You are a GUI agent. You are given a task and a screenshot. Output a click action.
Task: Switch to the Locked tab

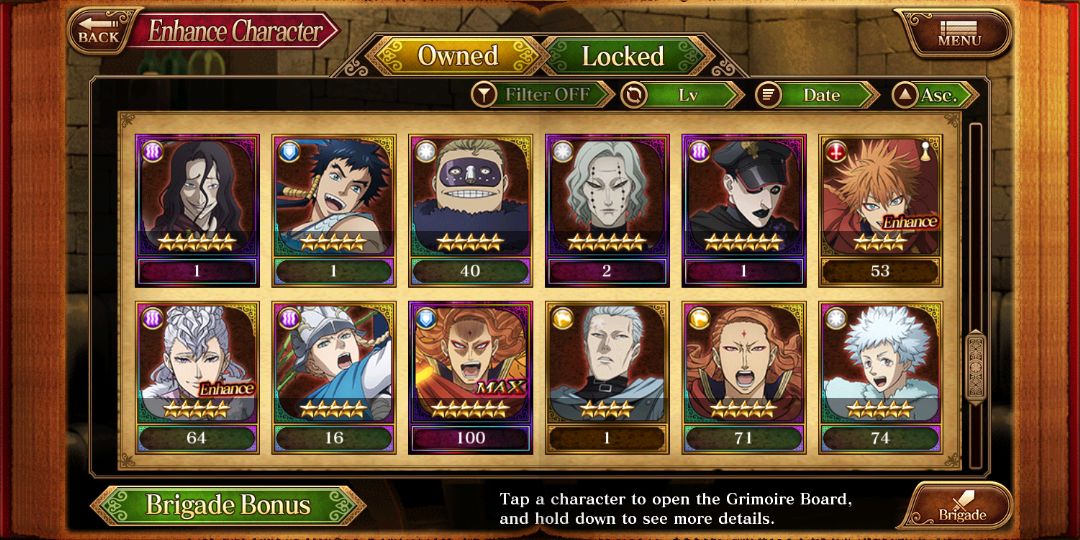click(622, 56)
